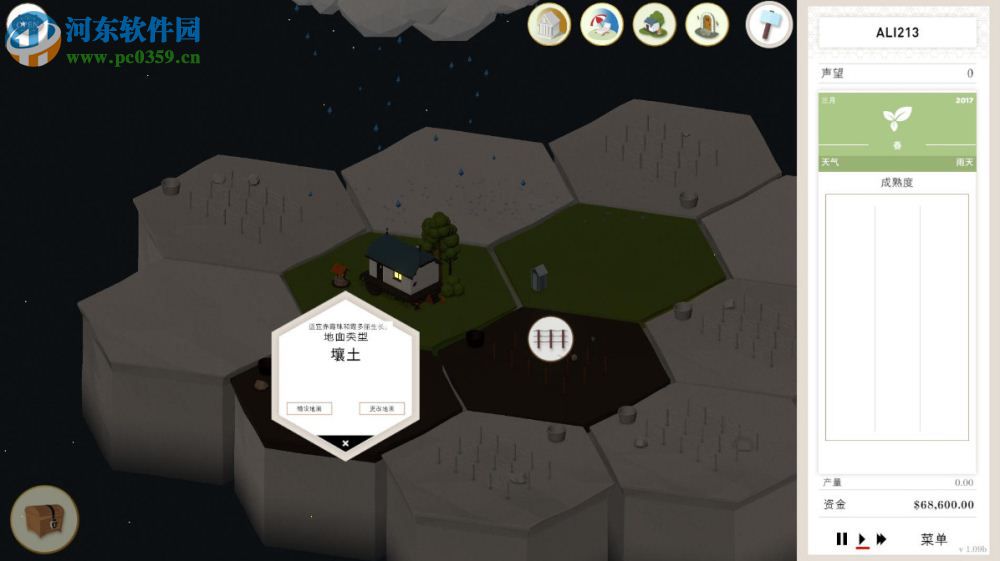Click the left button in soil popup
1000x561 pixels.
309,408
